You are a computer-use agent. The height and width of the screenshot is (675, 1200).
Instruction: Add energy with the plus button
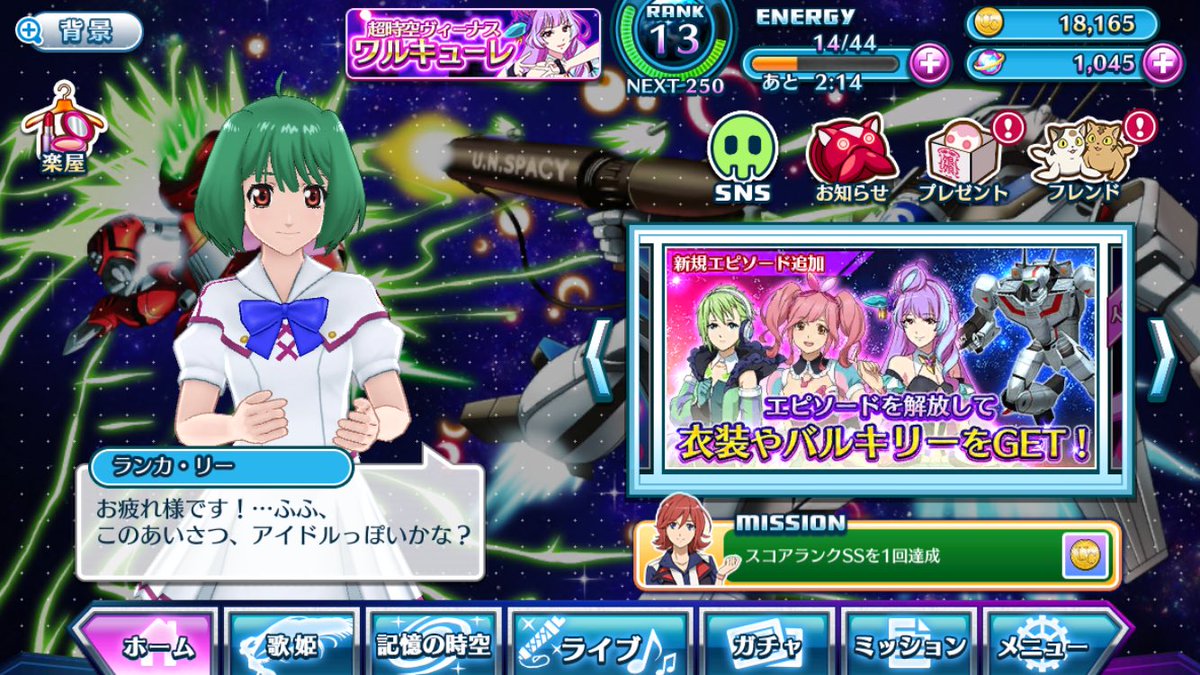929,63
